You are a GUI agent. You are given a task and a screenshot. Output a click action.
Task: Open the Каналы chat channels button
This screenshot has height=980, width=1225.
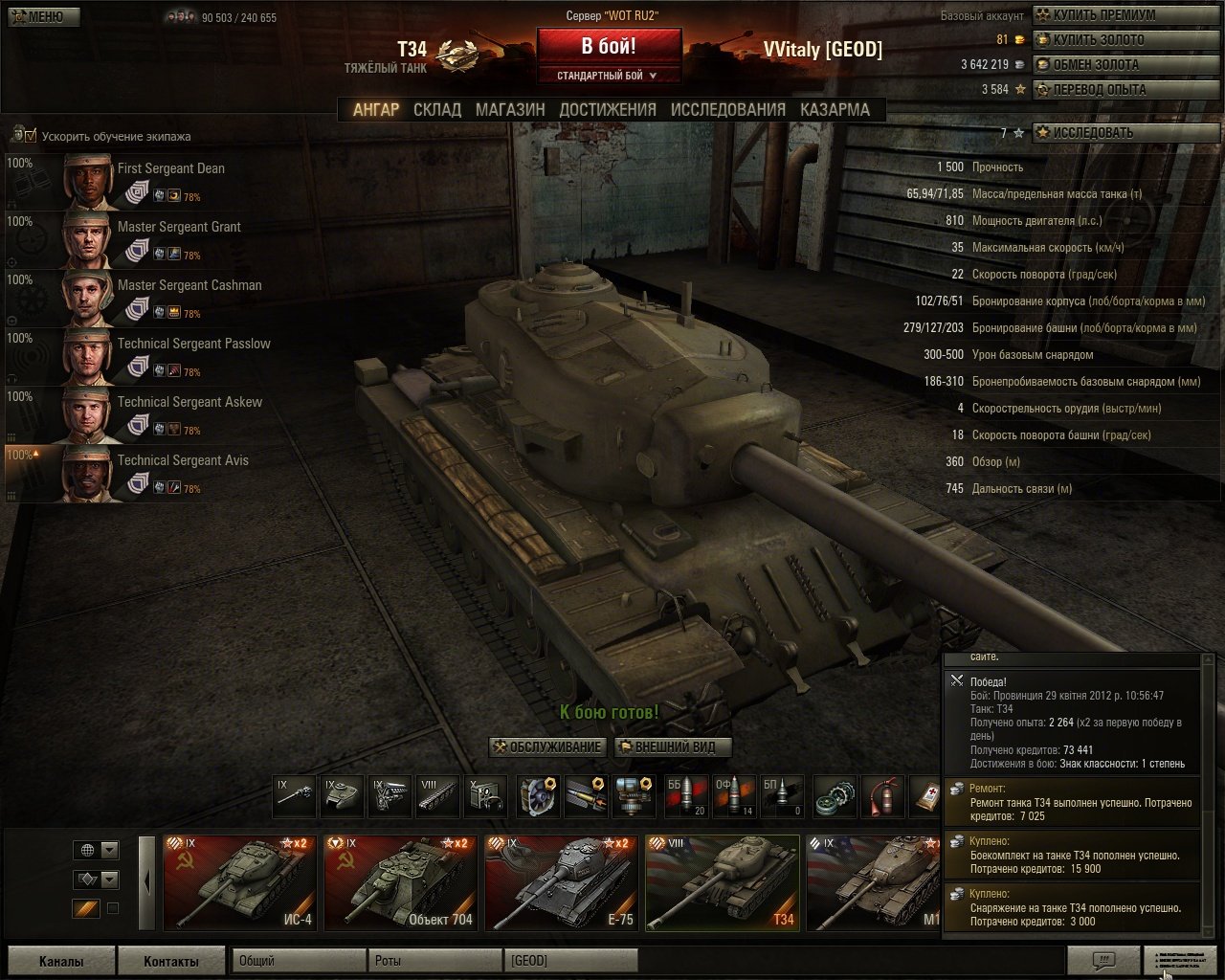coord(61,961)
